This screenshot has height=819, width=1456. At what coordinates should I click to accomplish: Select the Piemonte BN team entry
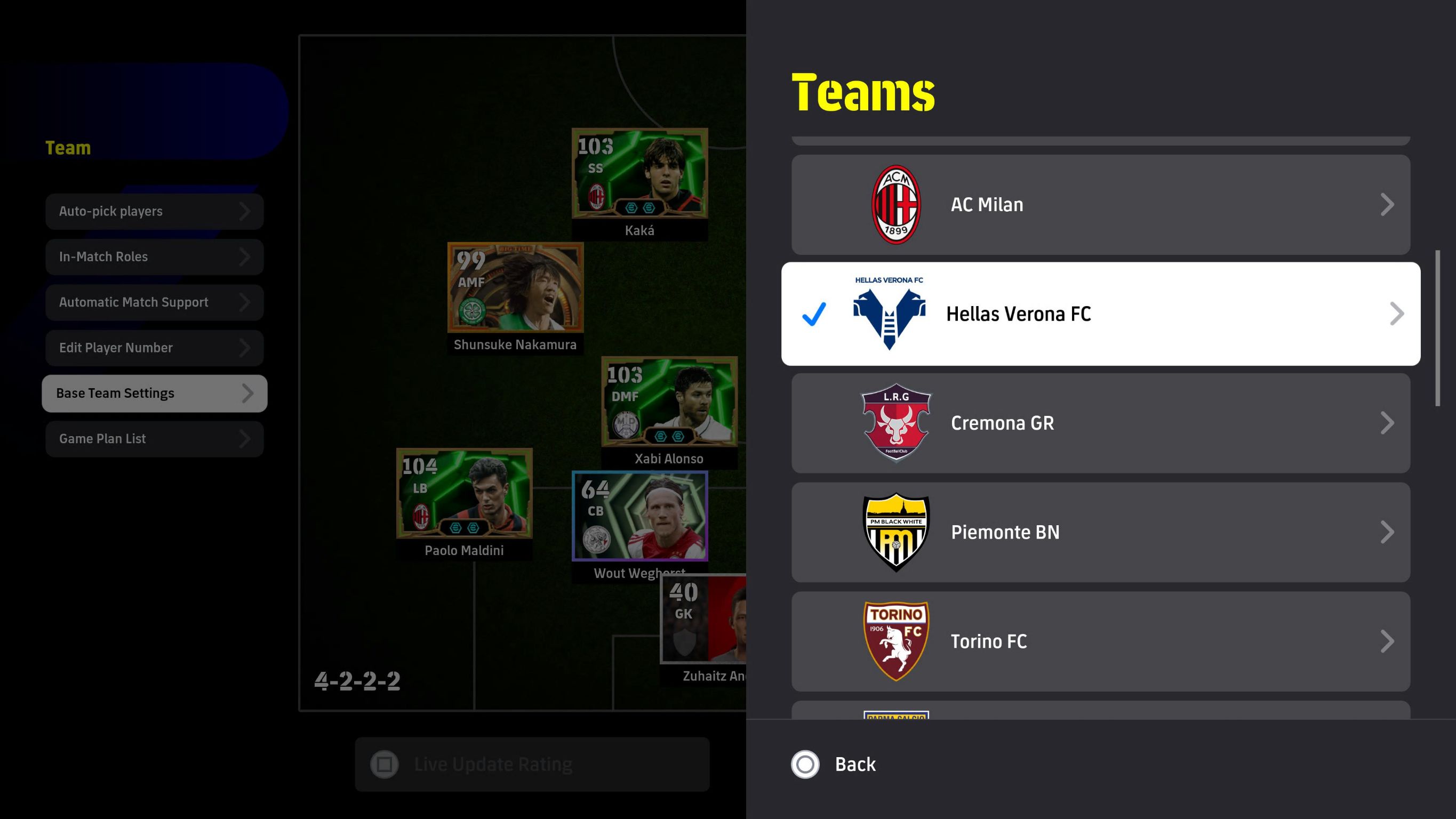point(1100,532)
